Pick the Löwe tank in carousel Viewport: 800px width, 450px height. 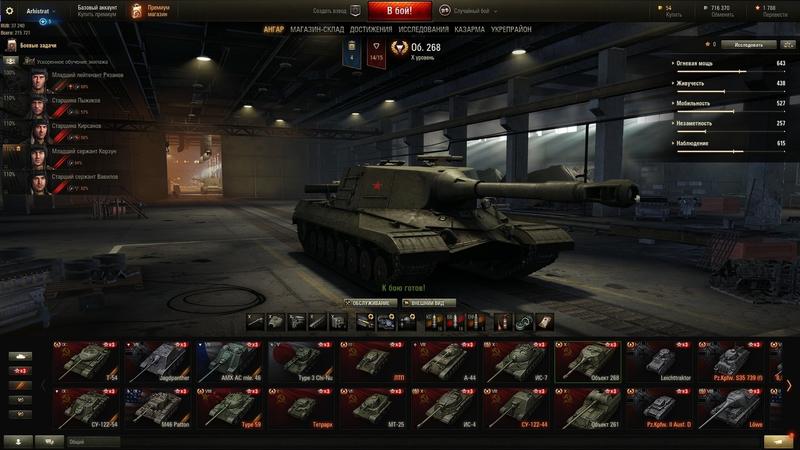tap(733, 407)
